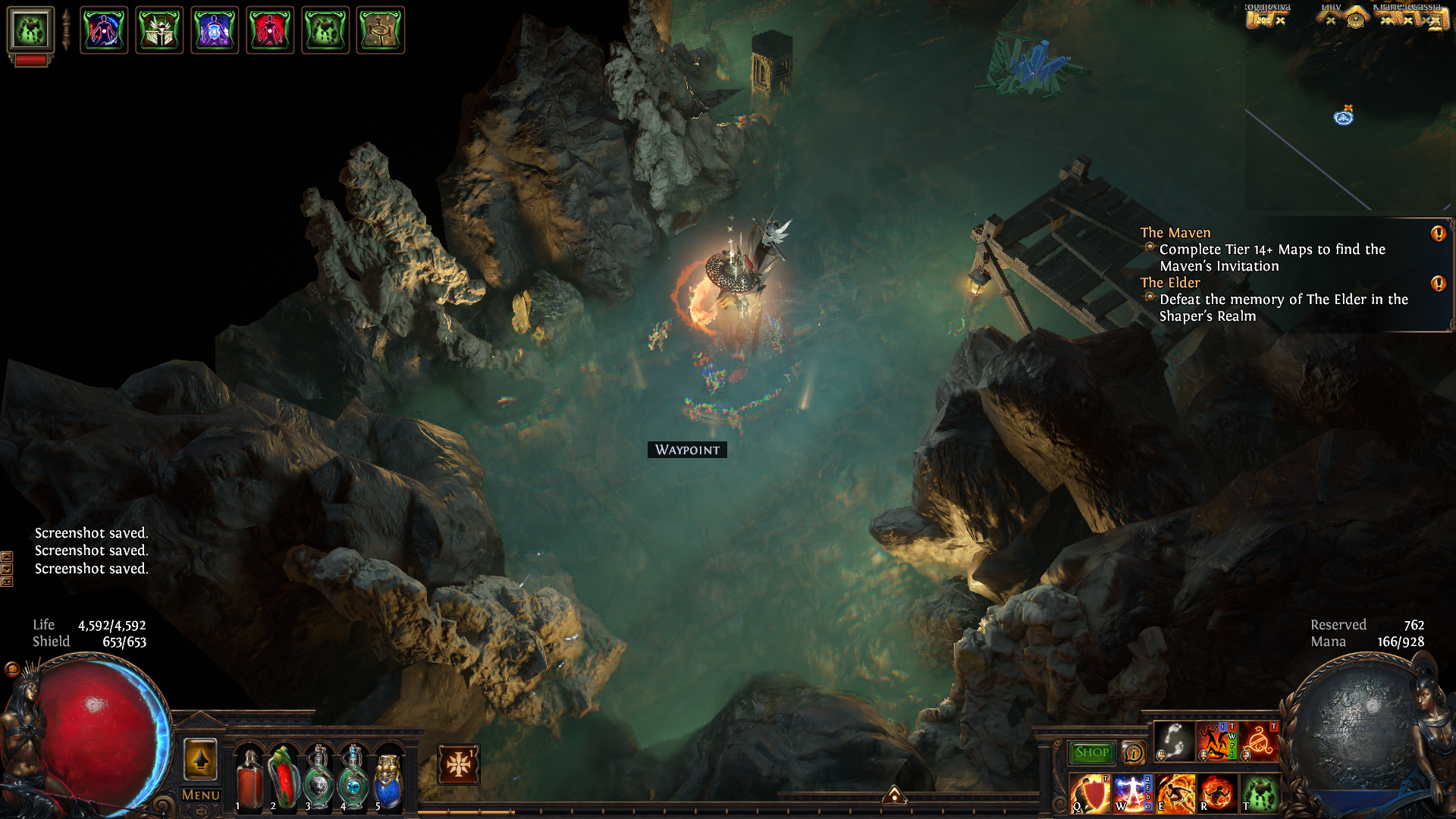Use the red-and-green wrapped flask in slot 2
The width and height of the screenshot is (1456, 819).
coord(284,778)
